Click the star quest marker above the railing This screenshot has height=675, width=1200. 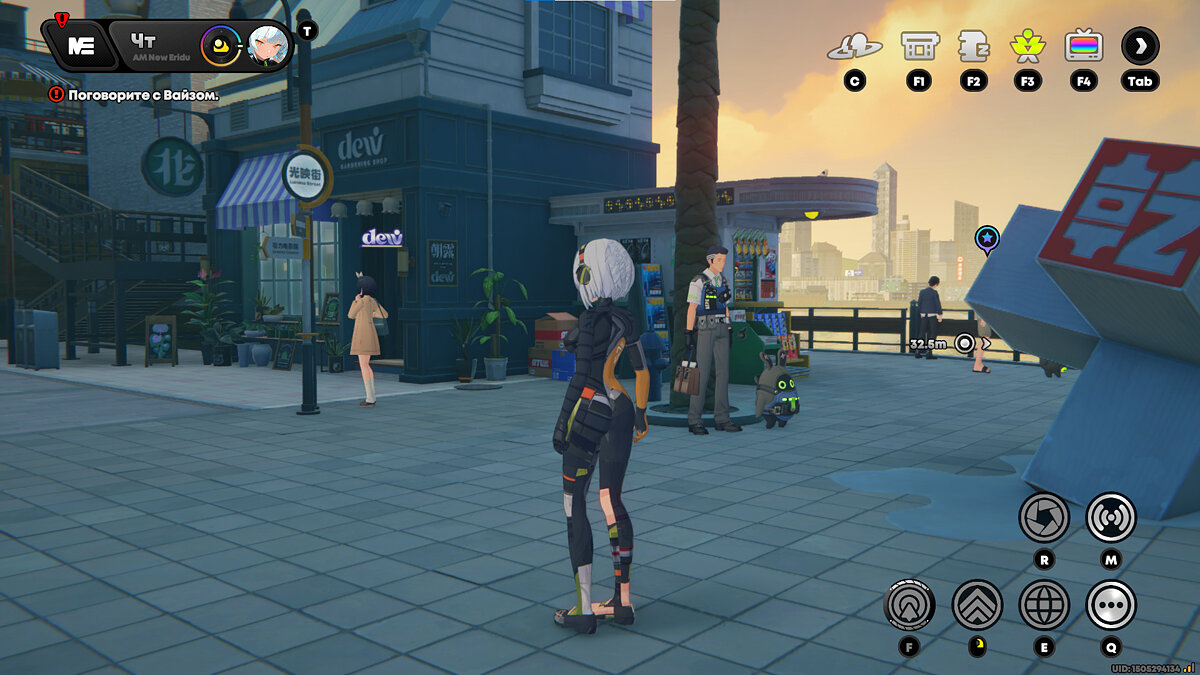pos(987,239)
